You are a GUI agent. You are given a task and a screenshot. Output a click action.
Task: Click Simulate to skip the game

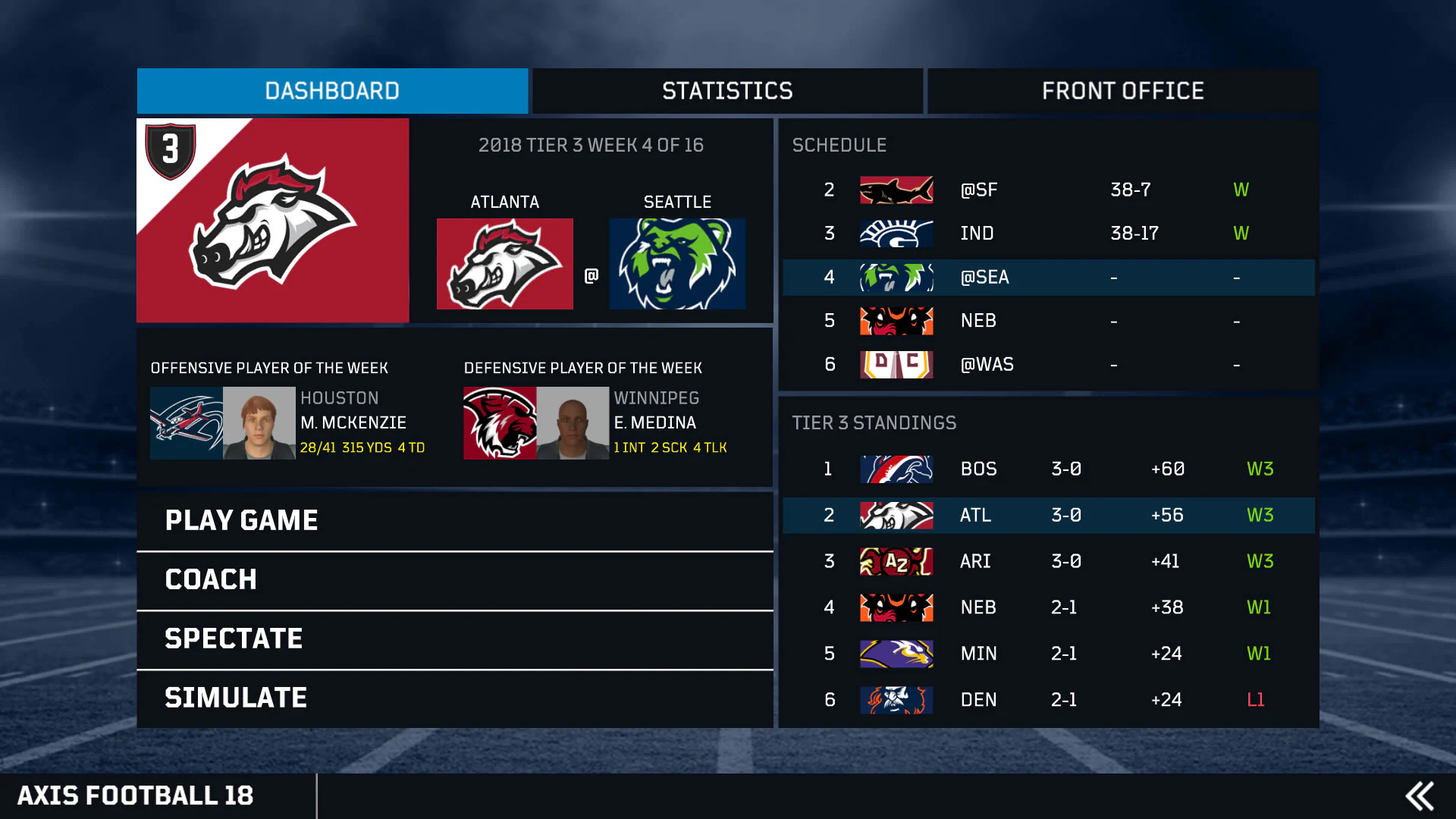click(x=236, y=697)
